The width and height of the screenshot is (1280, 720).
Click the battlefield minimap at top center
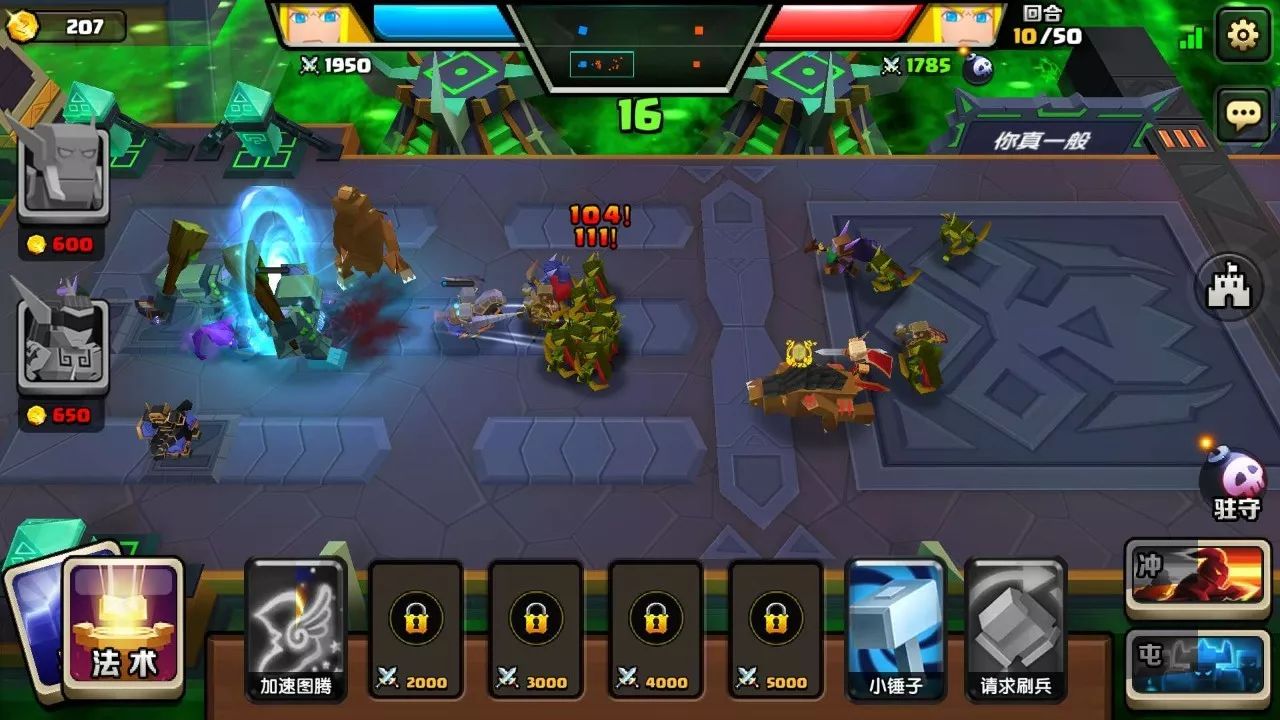[x=640, y=46]
